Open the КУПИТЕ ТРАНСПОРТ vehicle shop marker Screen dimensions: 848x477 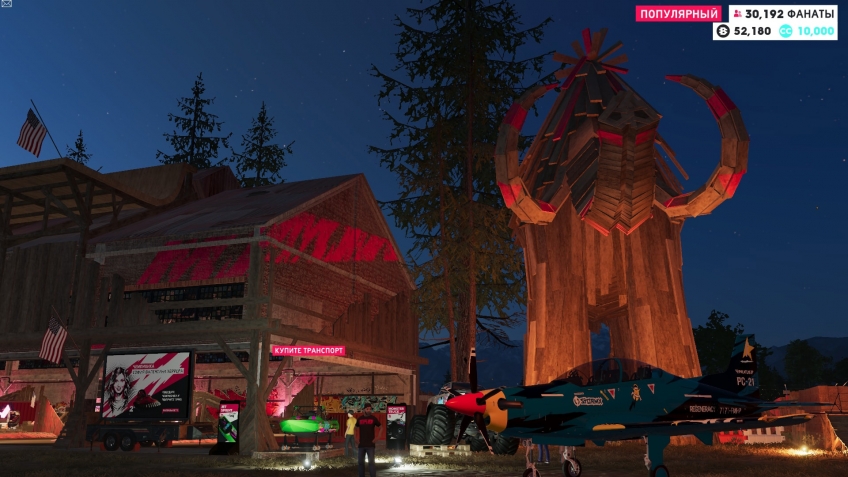(x=308, y=350)
